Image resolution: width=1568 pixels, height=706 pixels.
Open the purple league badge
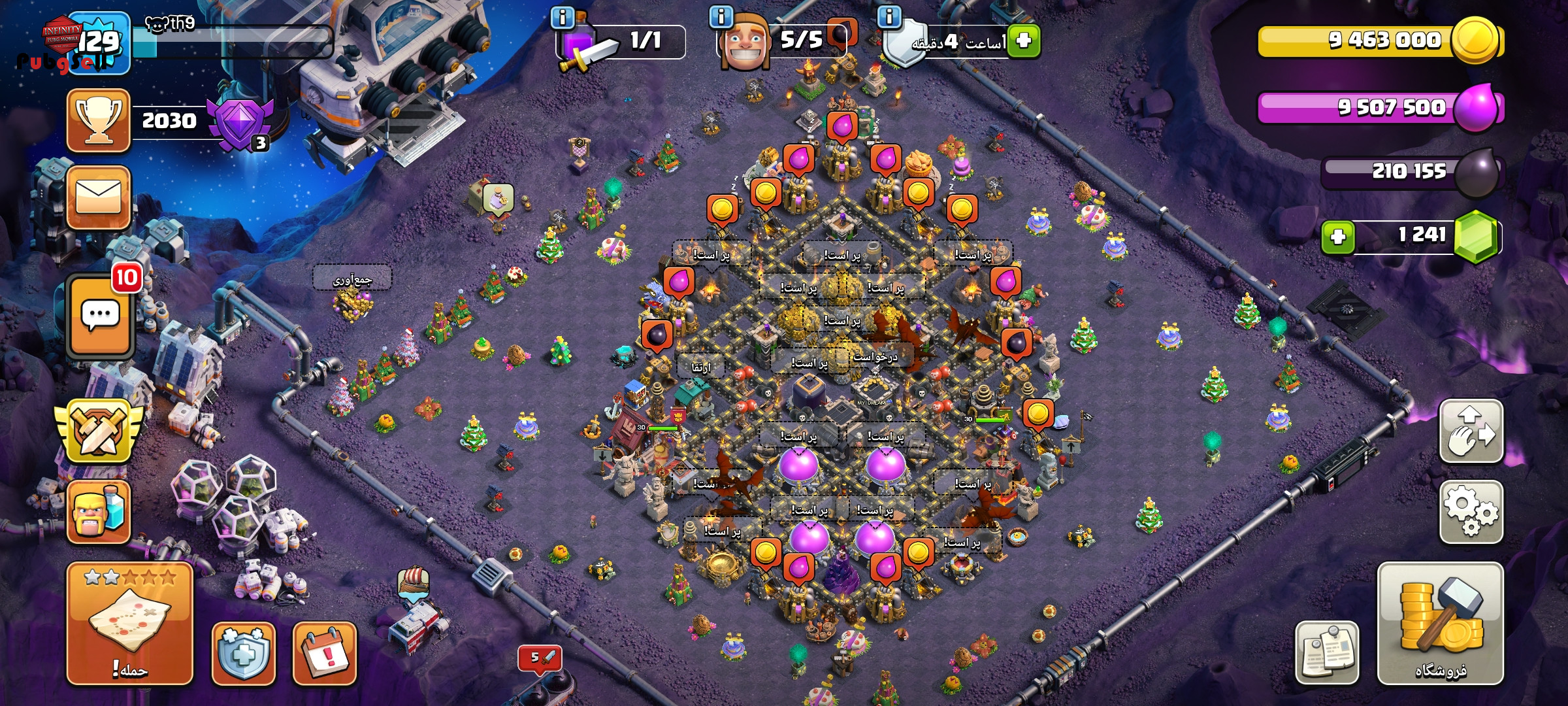click(239, 124)
